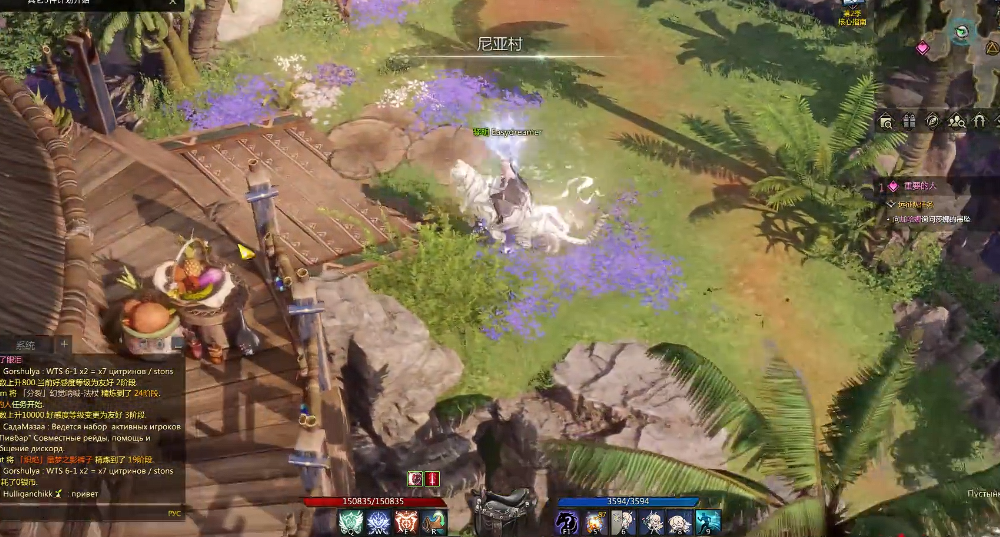
Task: Click the green eye marker on the minimap
Action: pos(962,32)
